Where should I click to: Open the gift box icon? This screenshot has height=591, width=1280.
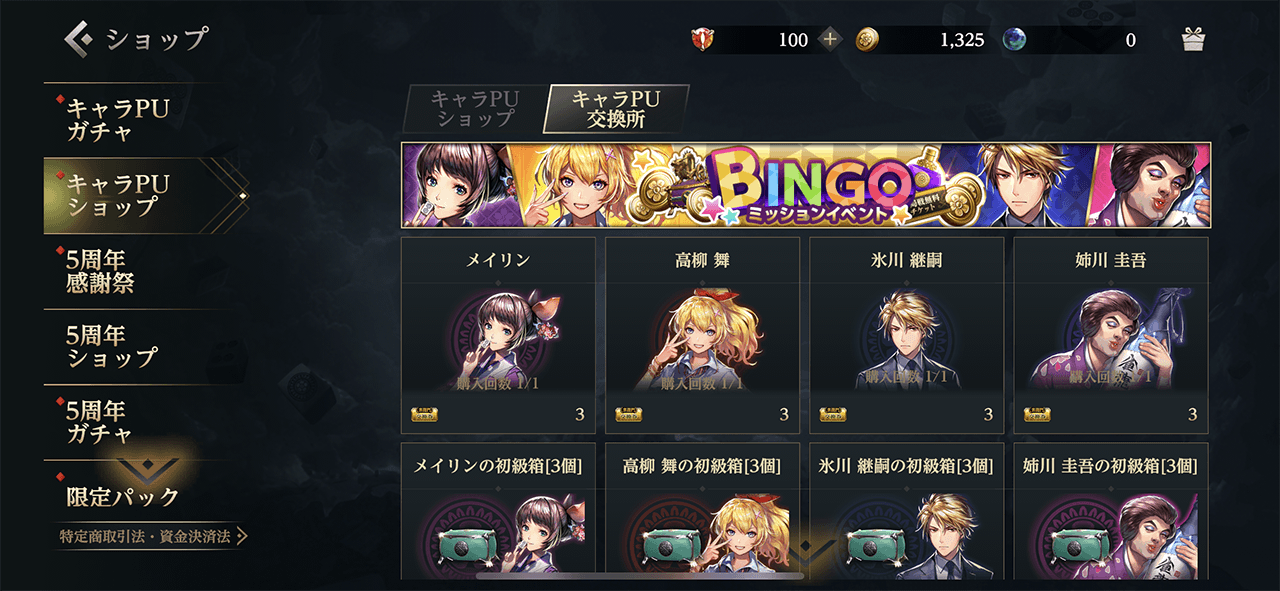pos(1193,40)
